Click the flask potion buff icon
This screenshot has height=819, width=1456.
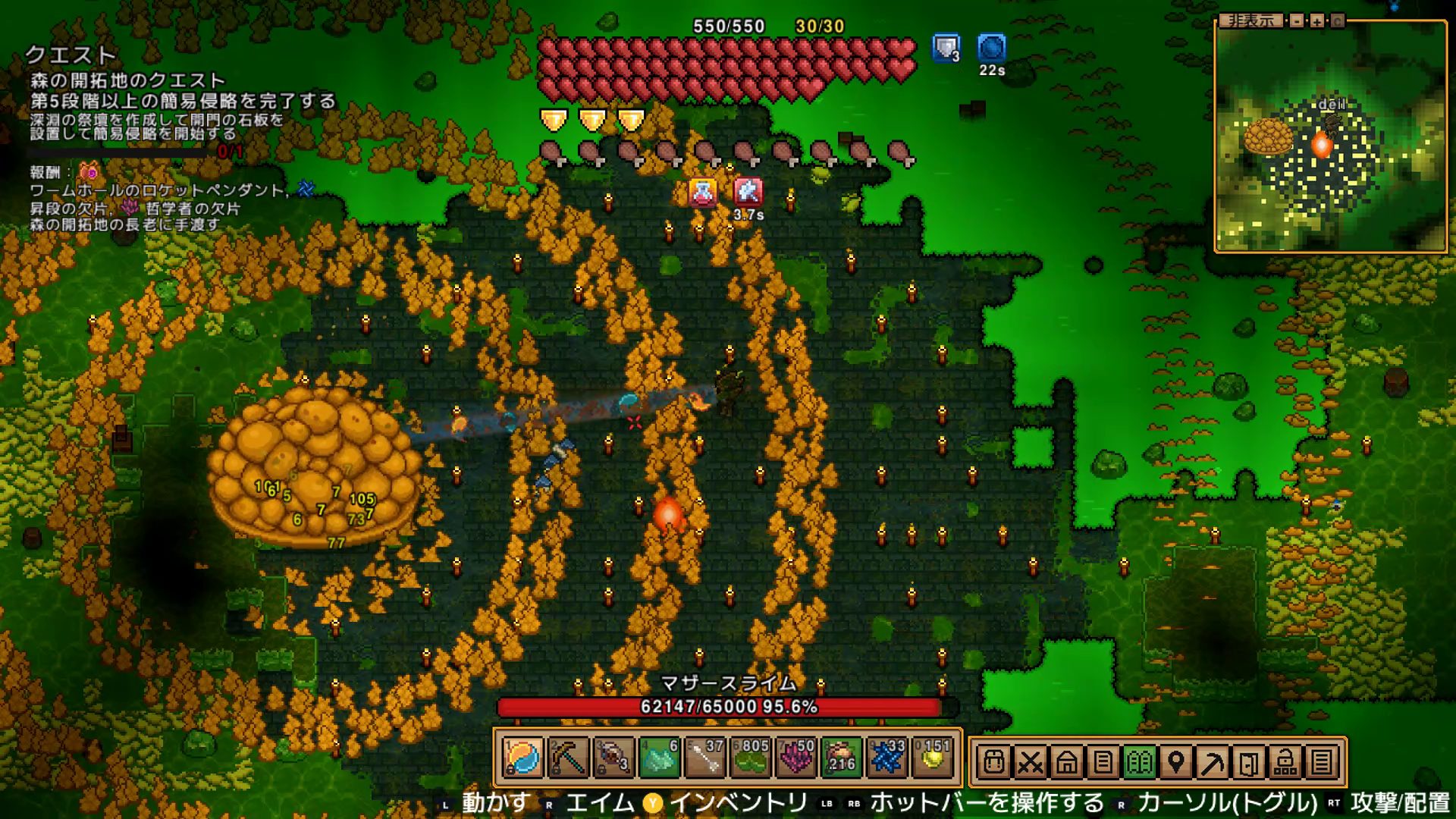tap(703, 193)
